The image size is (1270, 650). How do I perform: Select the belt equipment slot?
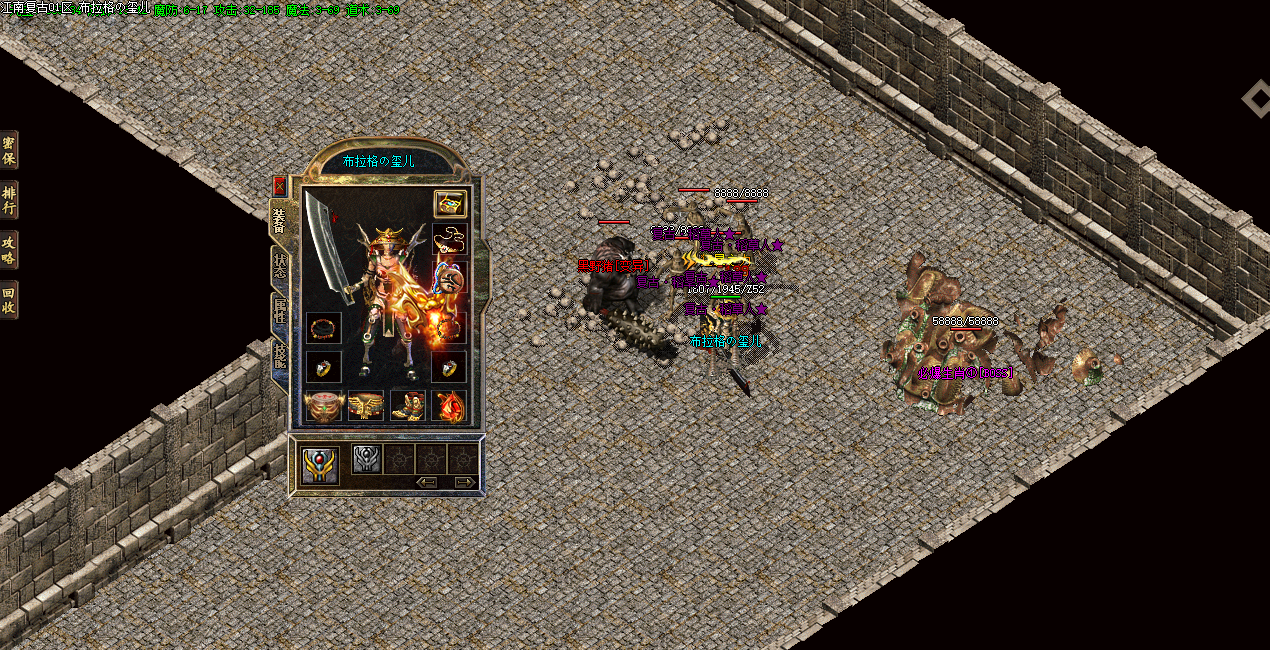click(365, 405)
